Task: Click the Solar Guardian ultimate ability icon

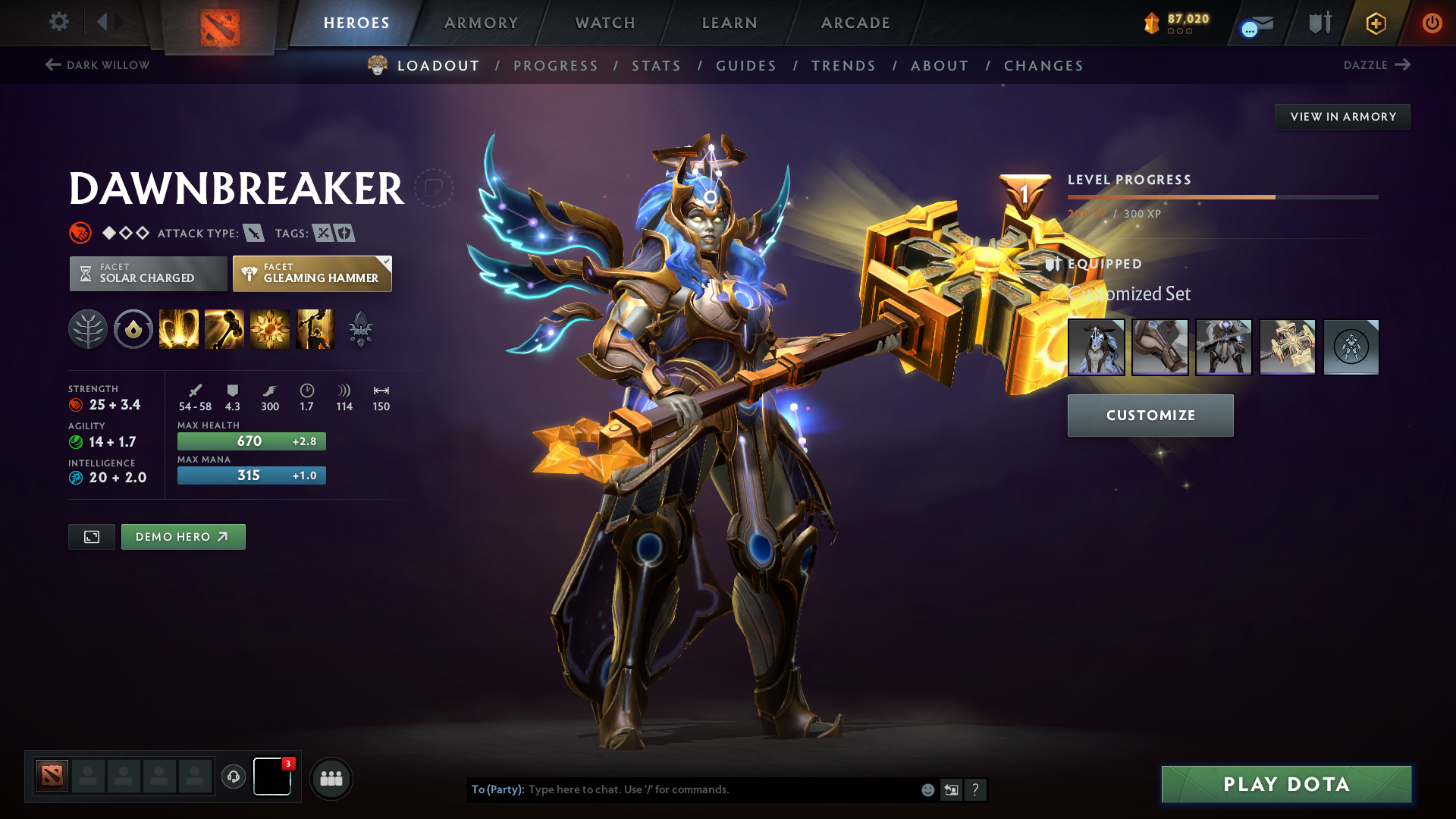Action: tap(315, 328)
